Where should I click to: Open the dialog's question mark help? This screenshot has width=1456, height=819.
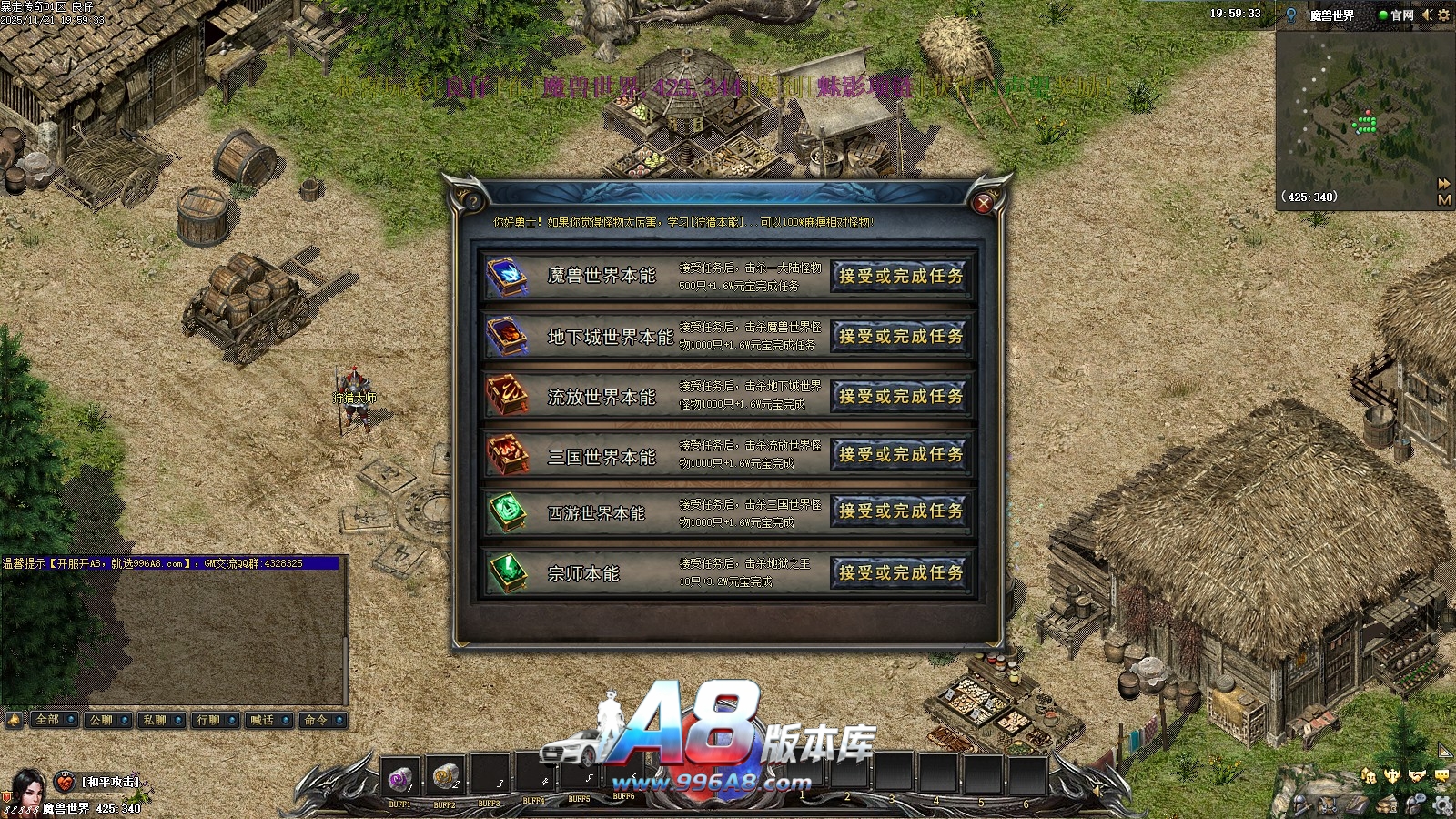click(x=471, y=200)
